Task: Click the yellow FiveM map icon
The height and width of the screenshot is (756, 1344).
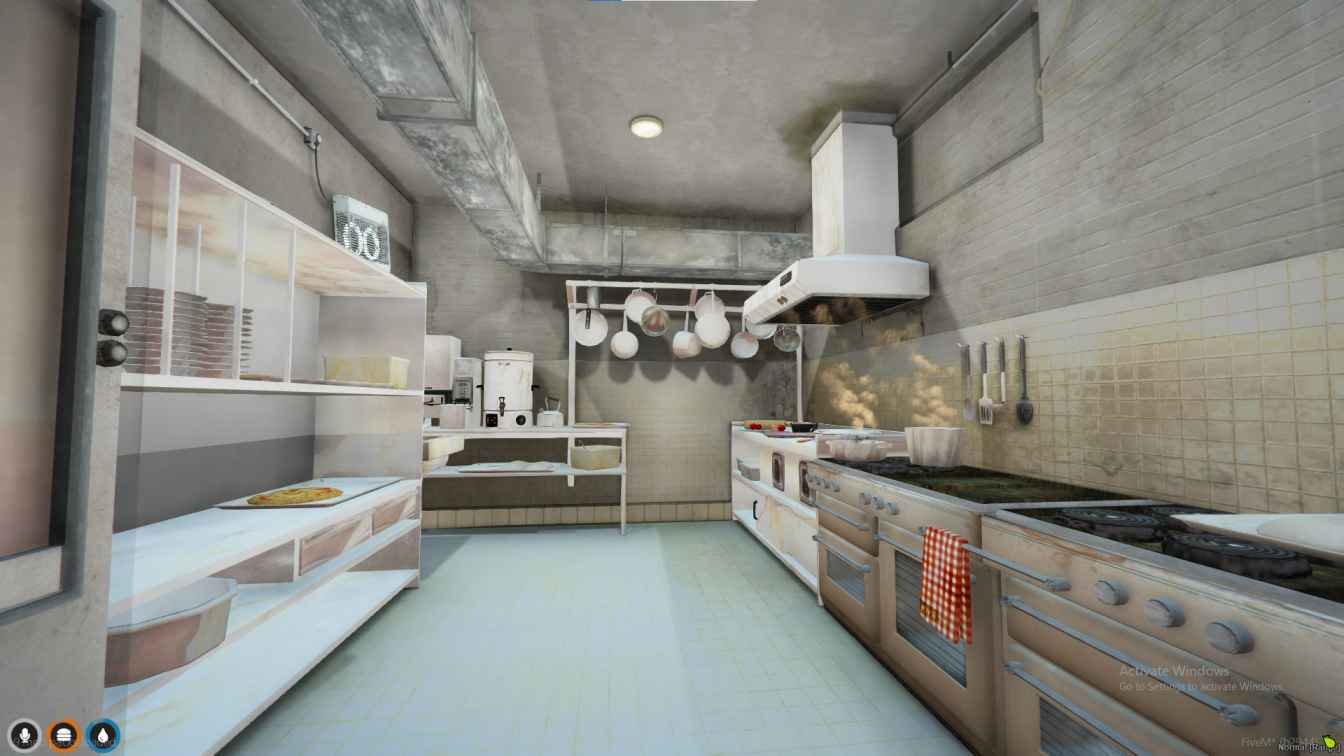Action: click(x=1327, y=743)
